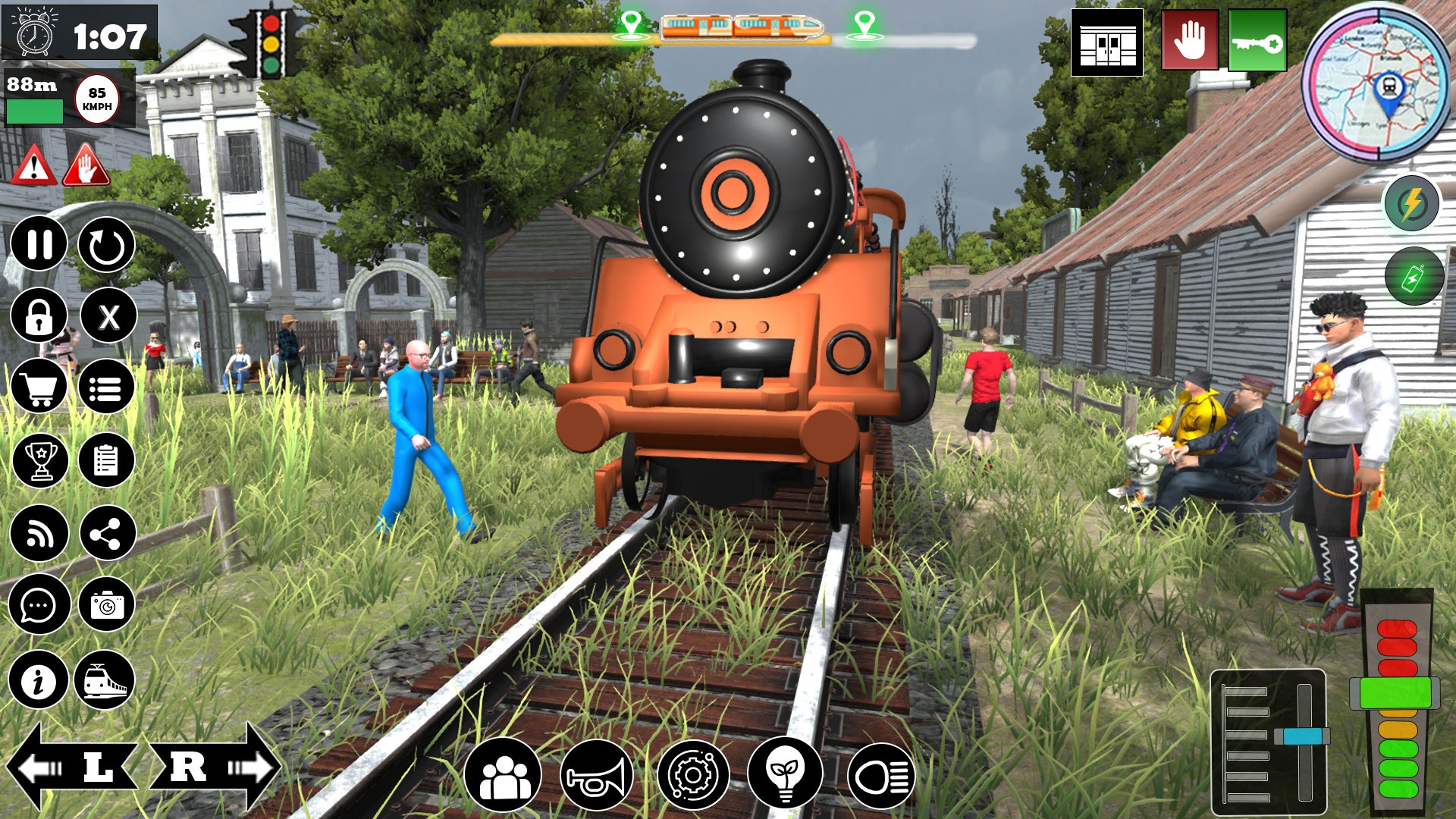
Task: Pause the game
Action: (39, 245)
